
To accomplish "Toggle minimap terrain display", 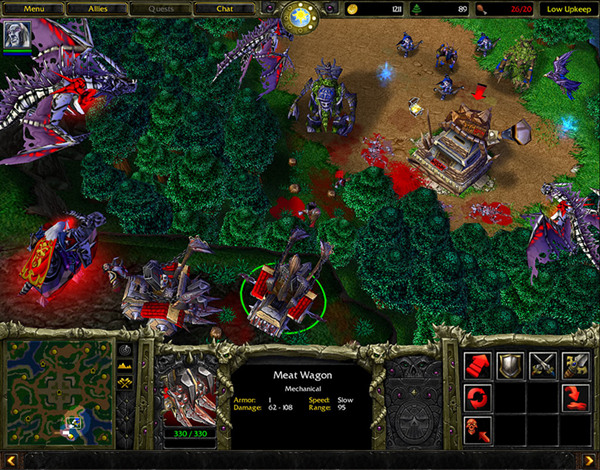I will [126, 367].
